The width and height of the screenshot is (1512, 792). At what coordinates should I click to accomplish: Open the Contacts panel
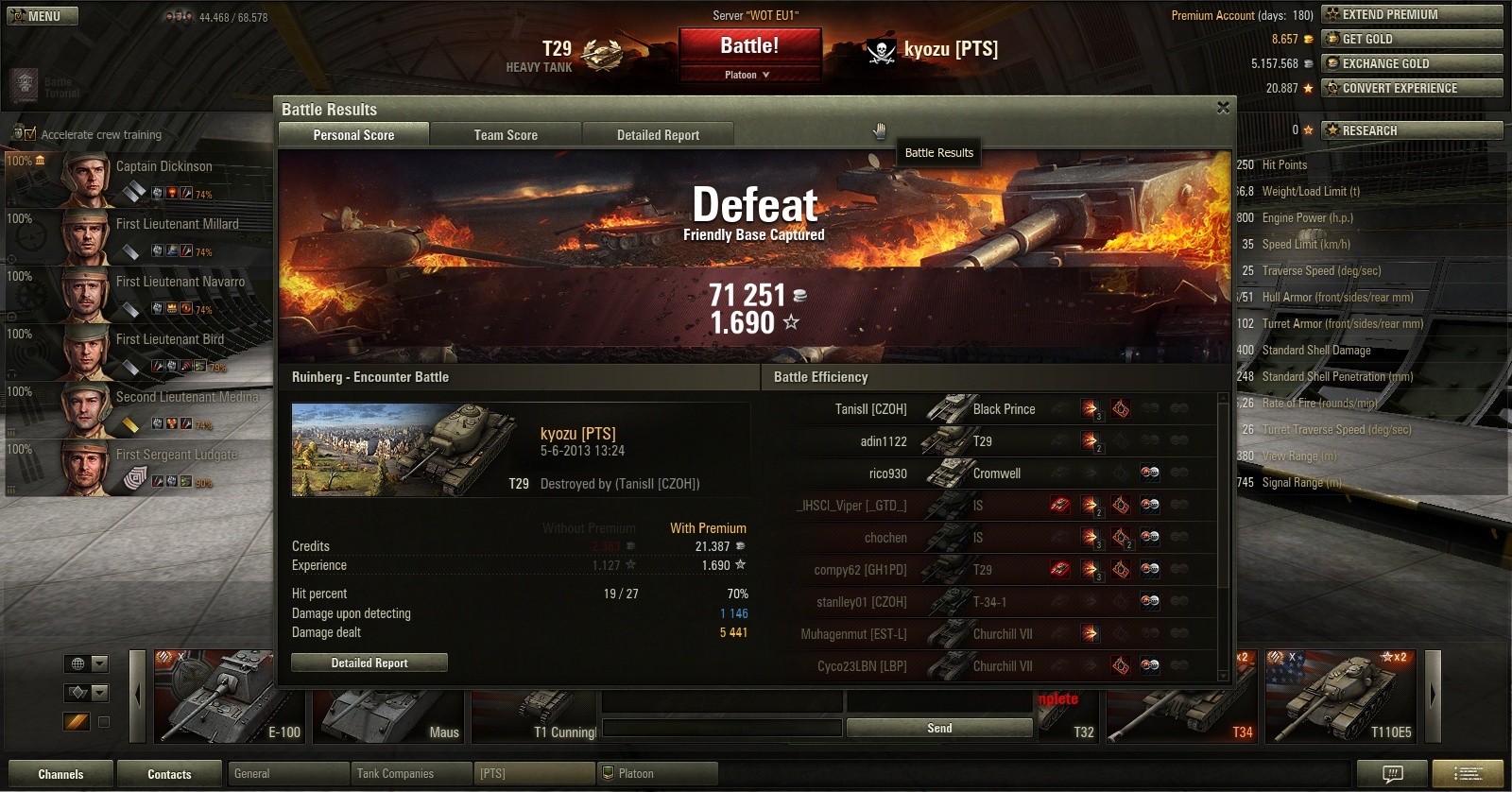click(169, 774)
